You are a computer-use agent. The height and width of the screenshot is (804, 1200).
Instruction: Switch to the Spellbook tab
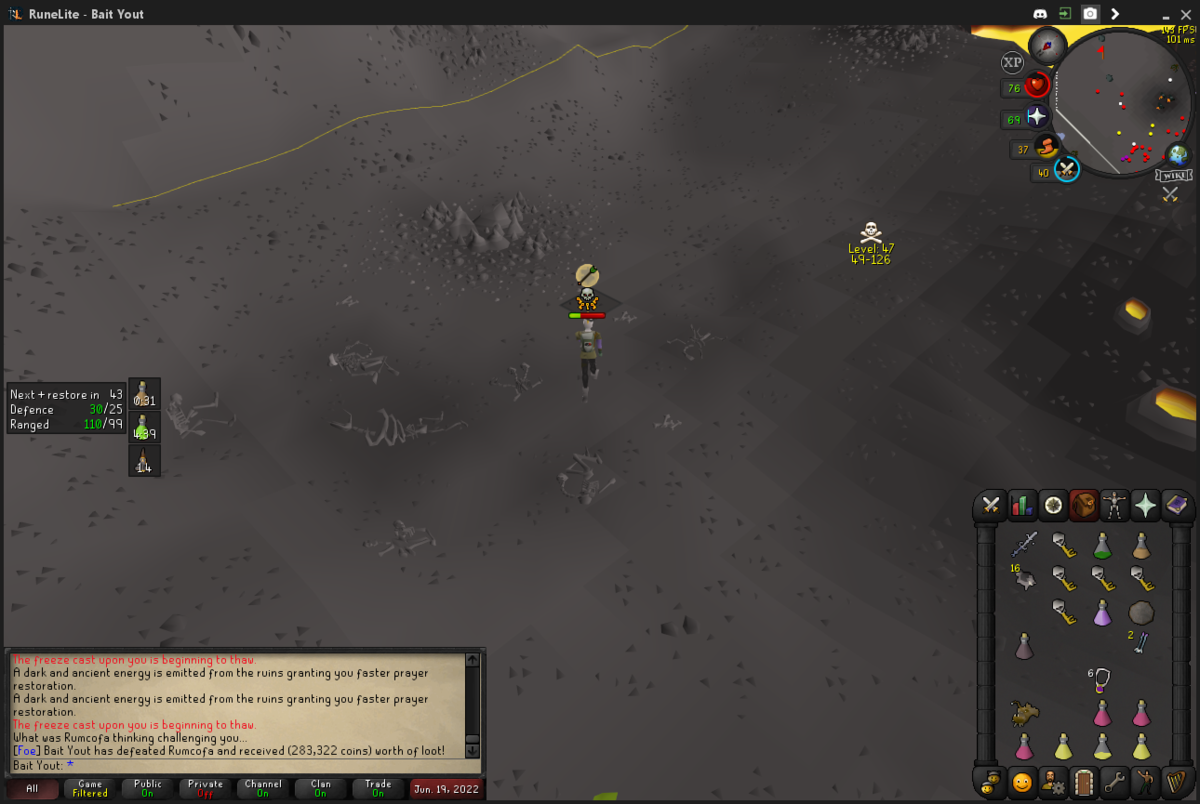point(1177,506)
